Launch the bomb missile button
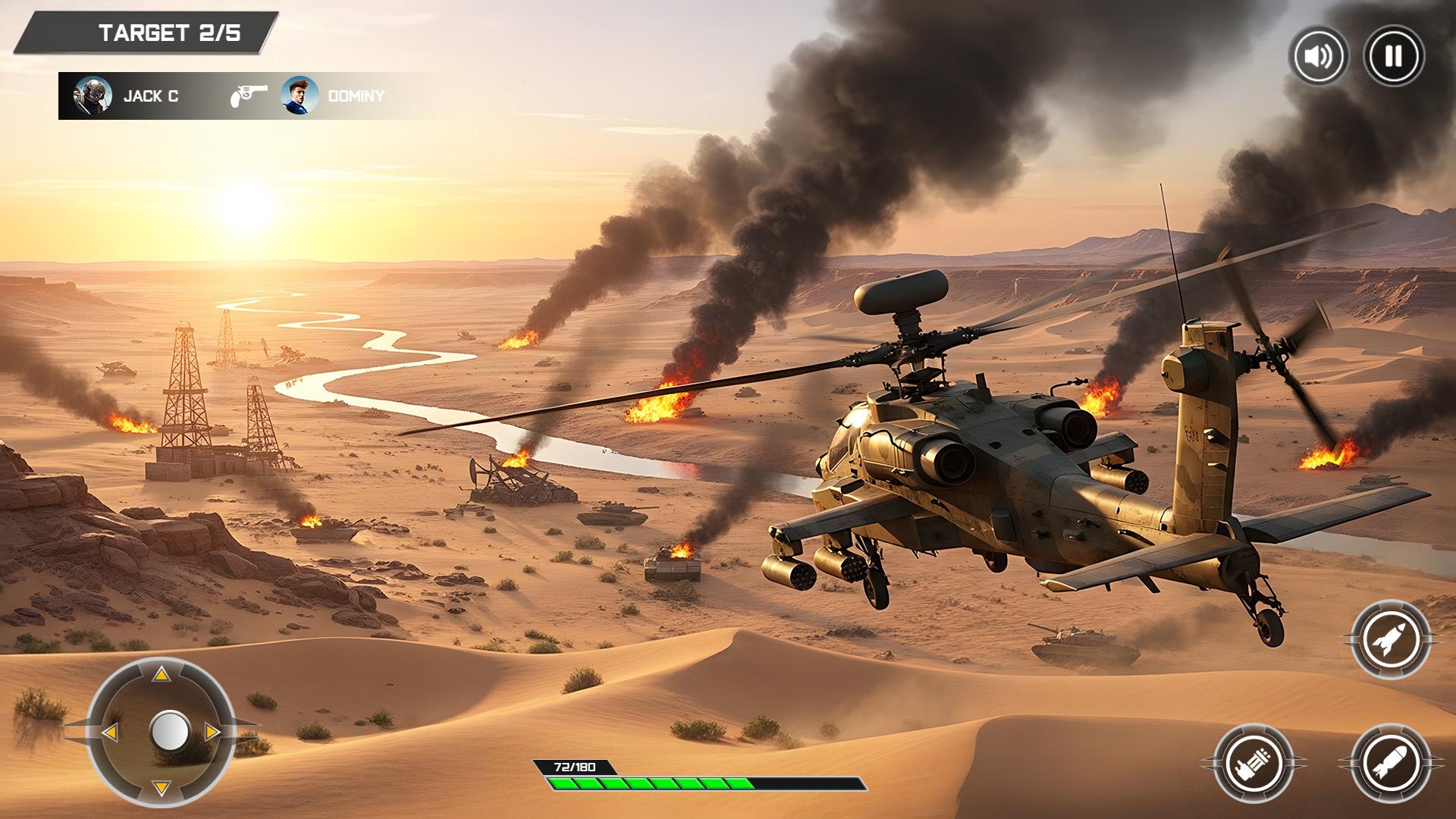Screen dimensions: 1456x819 coord(1389,762)
